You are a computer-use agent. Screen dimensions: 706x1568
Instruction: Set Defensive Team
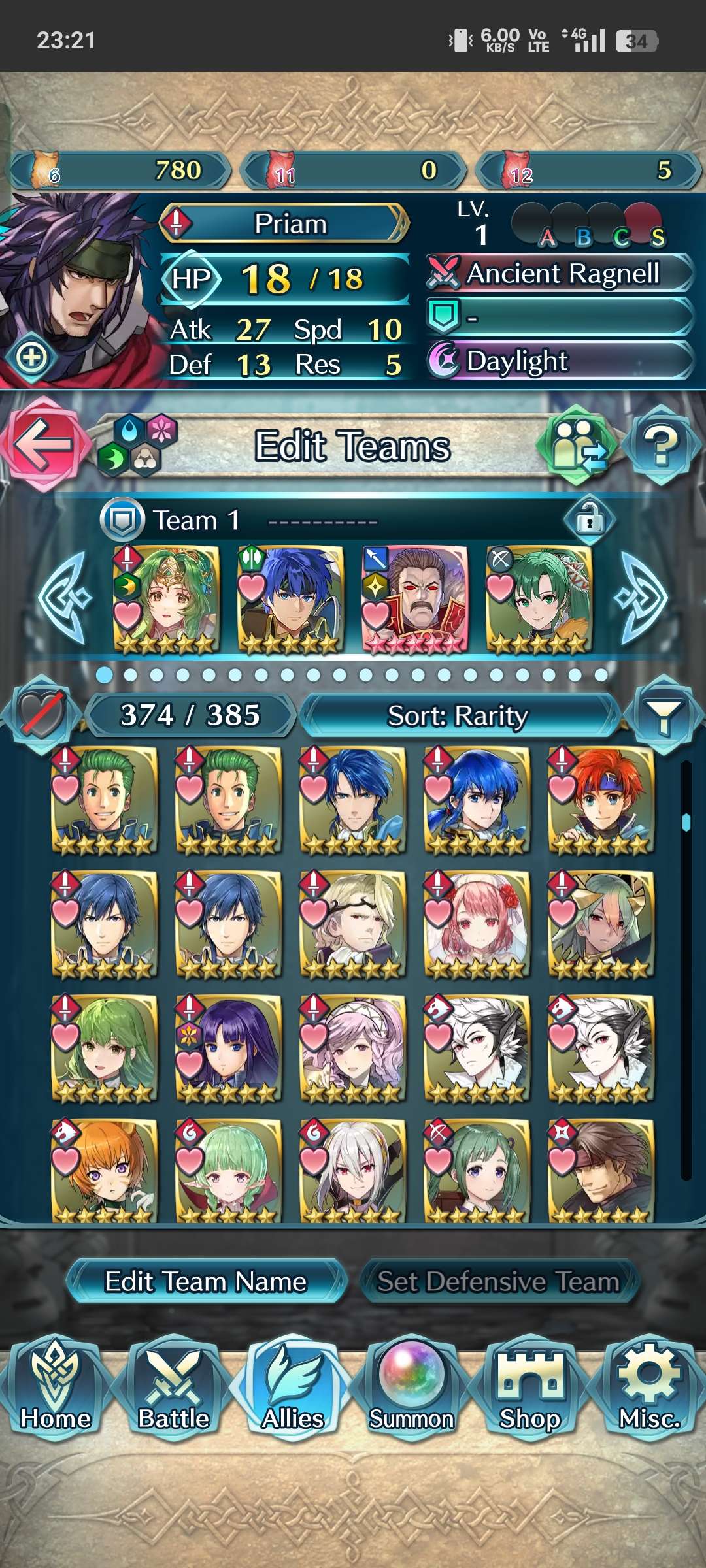[x=498, y=1281]
